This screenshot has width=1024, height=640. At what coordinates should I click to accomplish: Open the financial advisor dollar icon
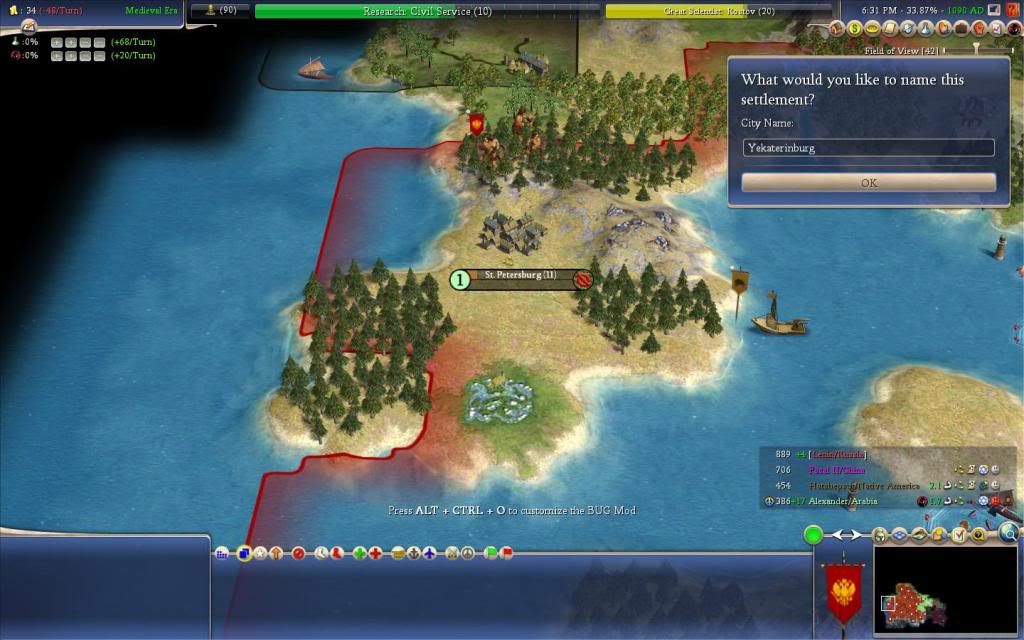(856, 29)
